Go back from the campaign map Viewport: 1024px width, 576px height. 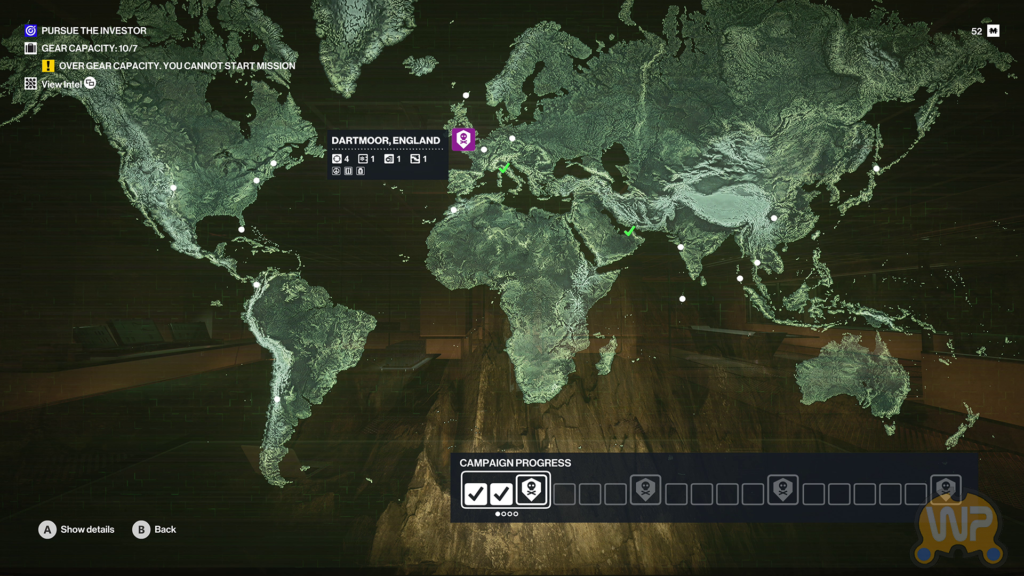[x=141, y=530]
